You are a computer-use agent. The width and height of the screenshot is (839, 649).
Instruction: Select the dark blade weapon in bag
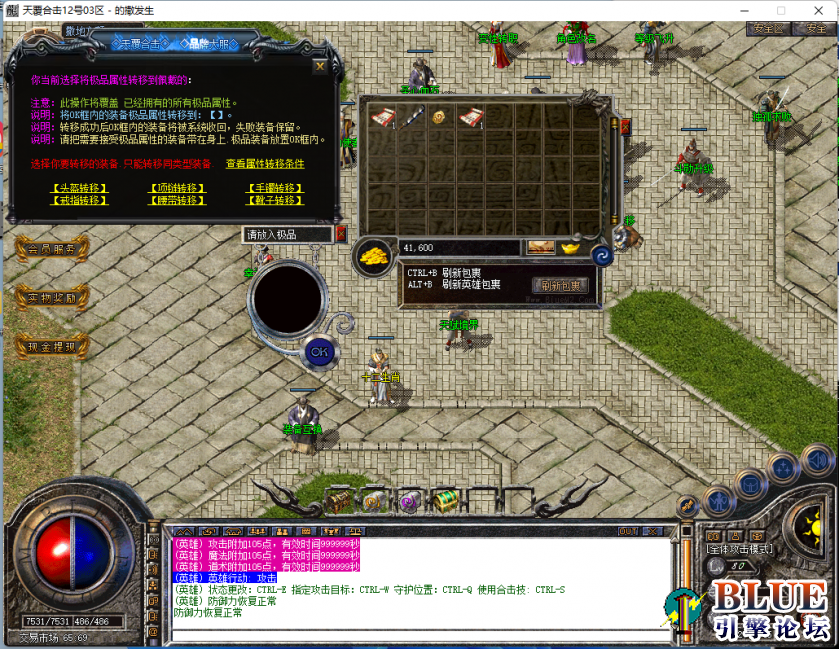[x=410, y=119]
